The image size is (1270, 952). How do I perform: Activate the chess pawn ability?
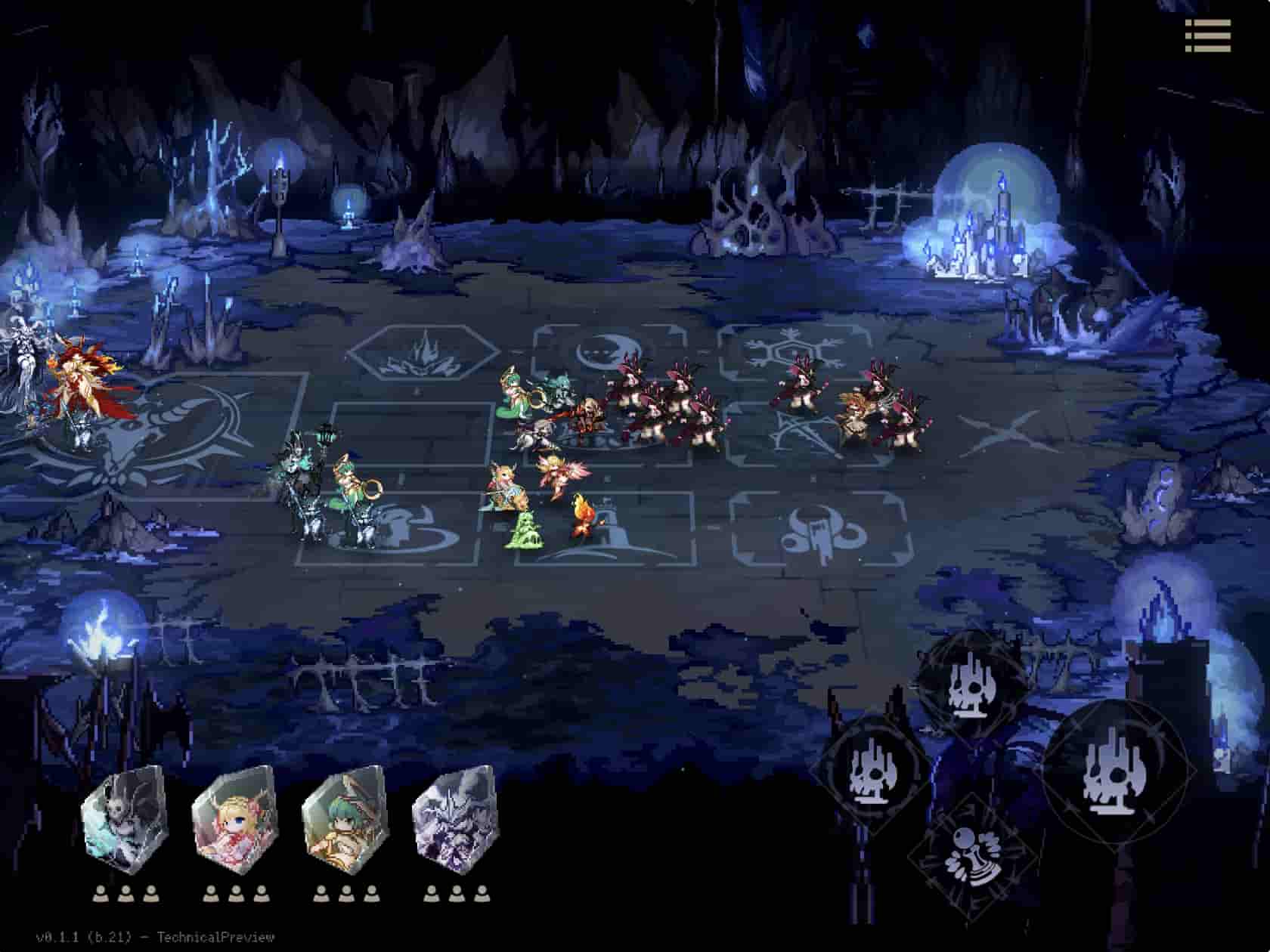coord(968,859)
